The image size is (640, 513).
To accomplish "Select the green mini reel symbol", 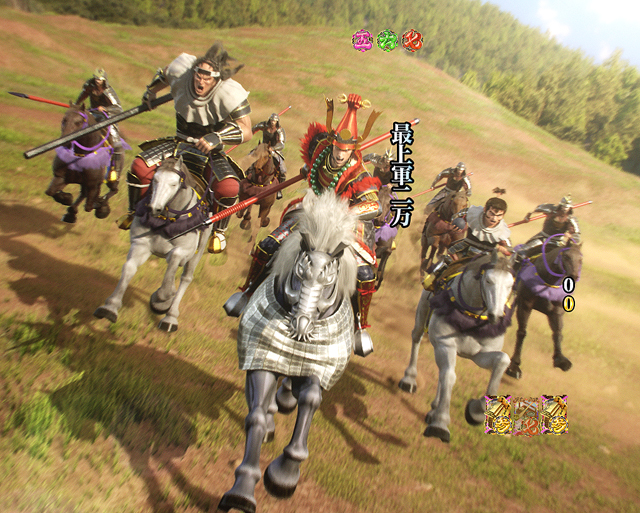I will tap(387, 41).
